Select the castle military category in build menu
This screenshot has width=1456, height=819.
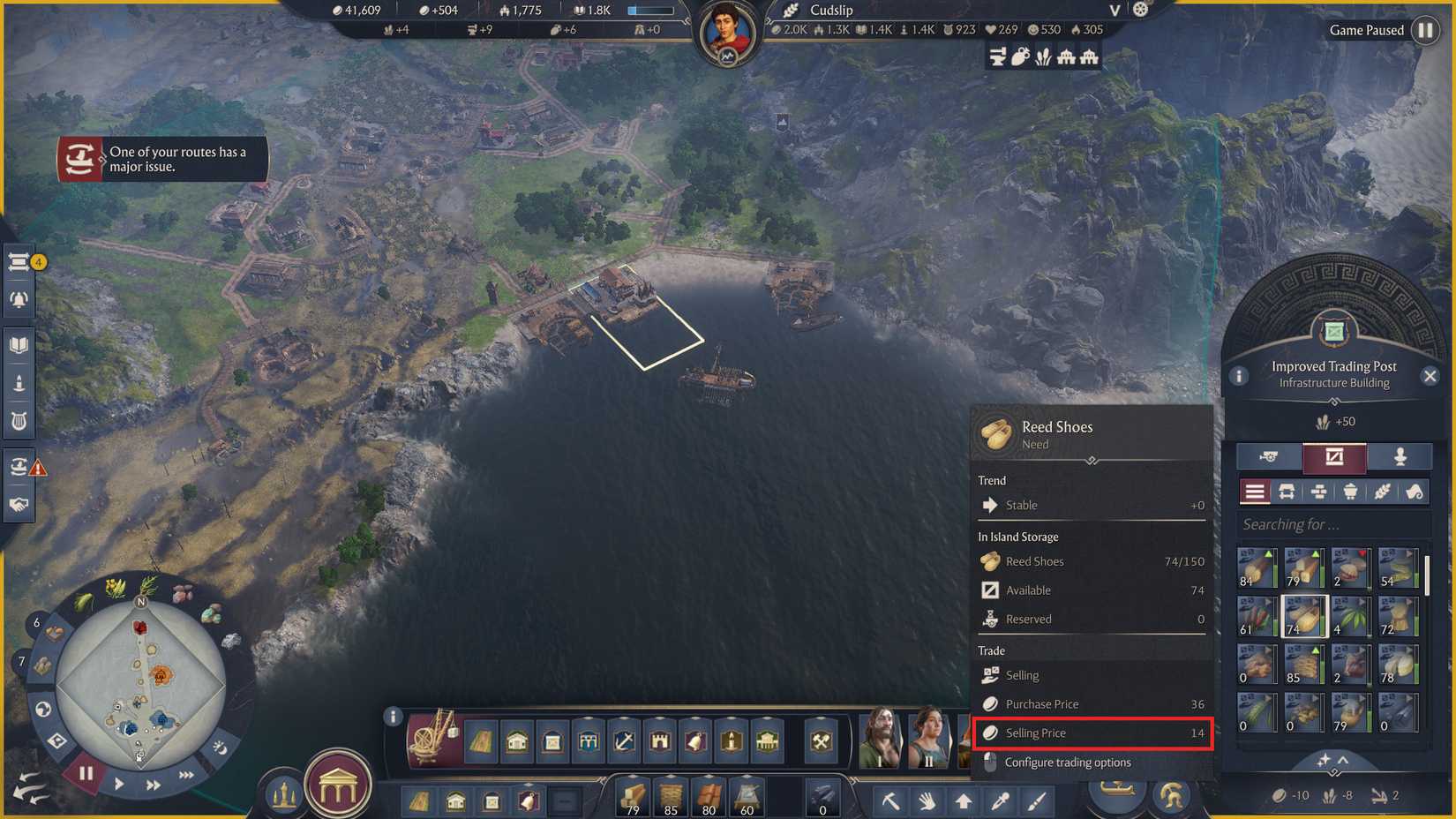coord(659,741)
